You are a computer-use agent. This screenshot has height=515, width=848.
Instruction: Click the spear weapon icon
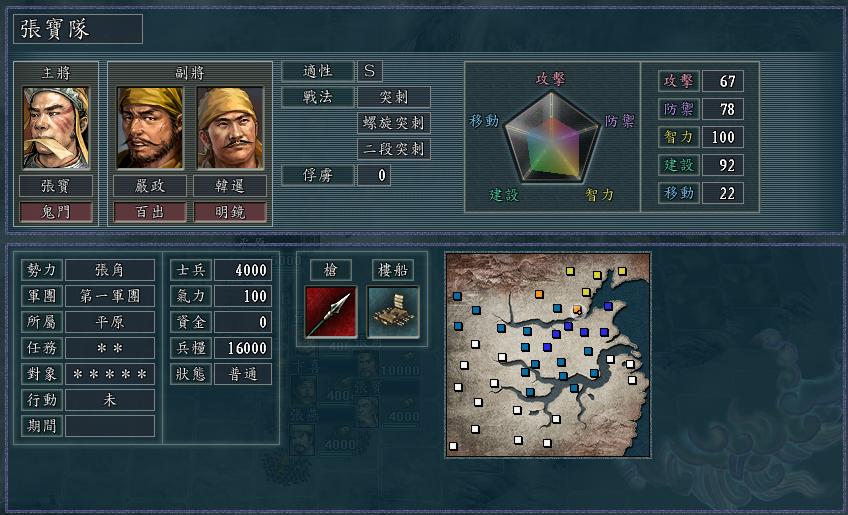[331, 311]
